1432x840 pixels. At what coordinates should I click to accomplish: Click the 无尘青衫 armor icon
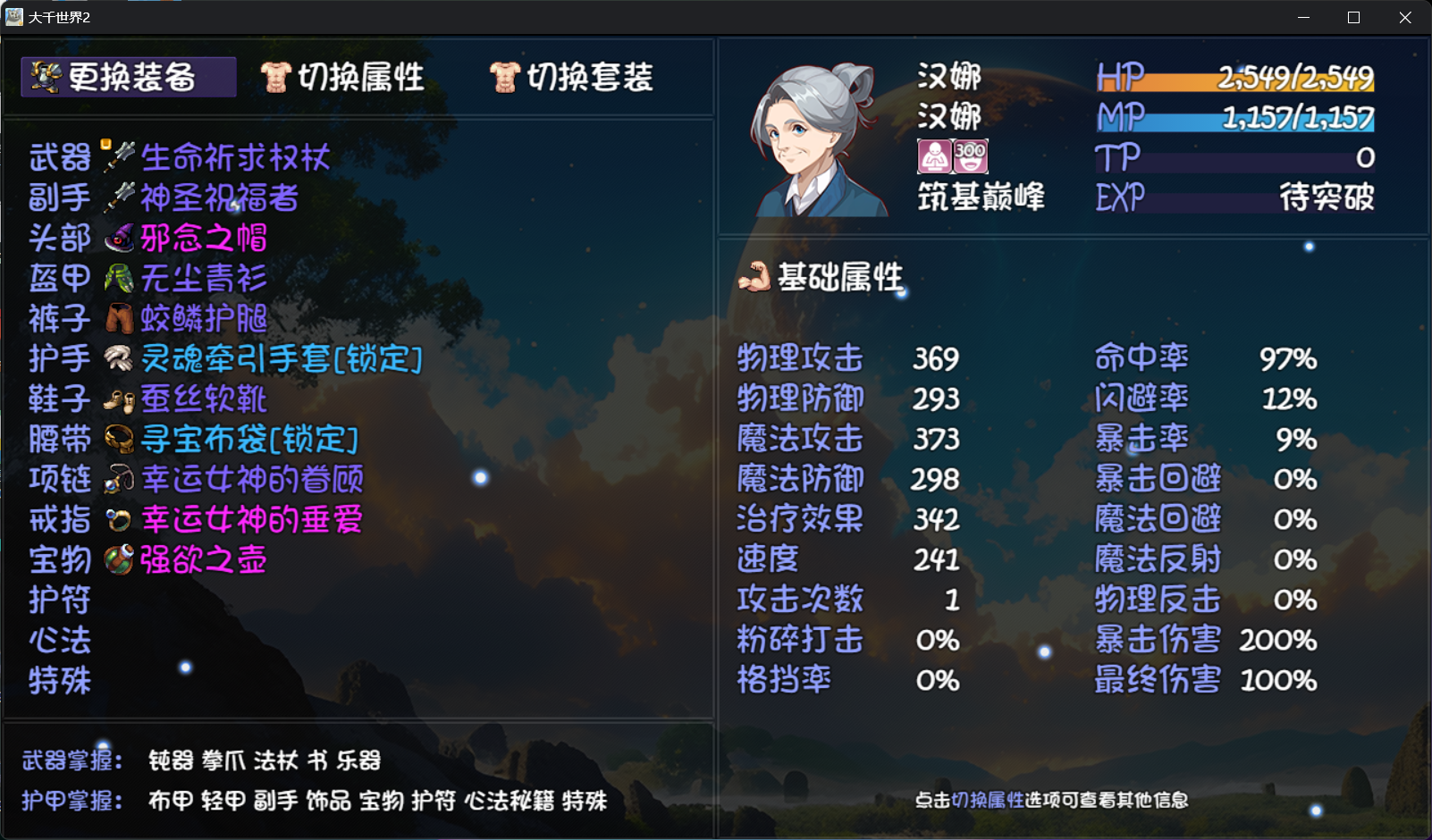pyautogui.click(x=120, y=278)
